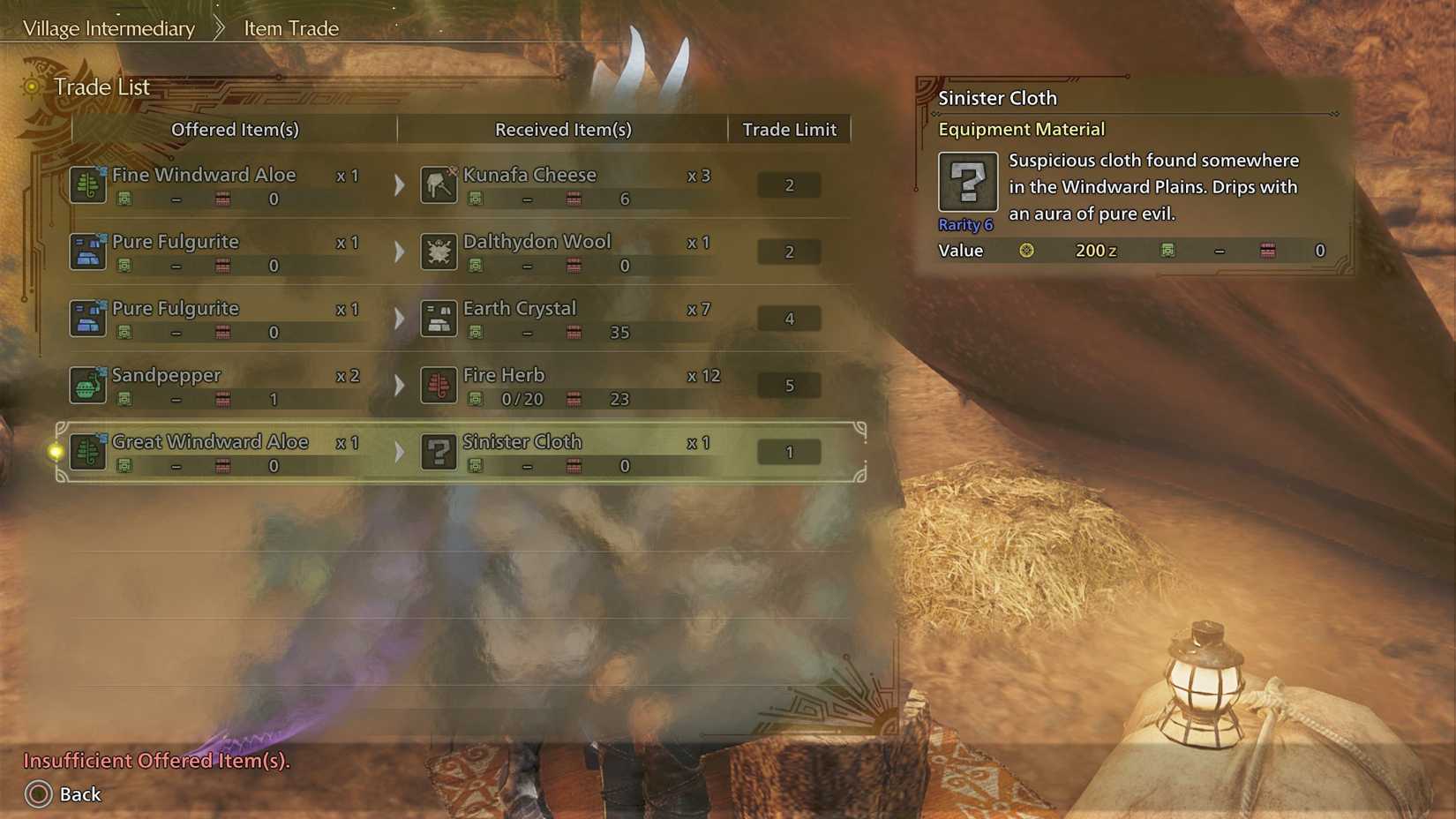
Task: Select the Pure Fulgurite icon
Action: coord(87,252)
